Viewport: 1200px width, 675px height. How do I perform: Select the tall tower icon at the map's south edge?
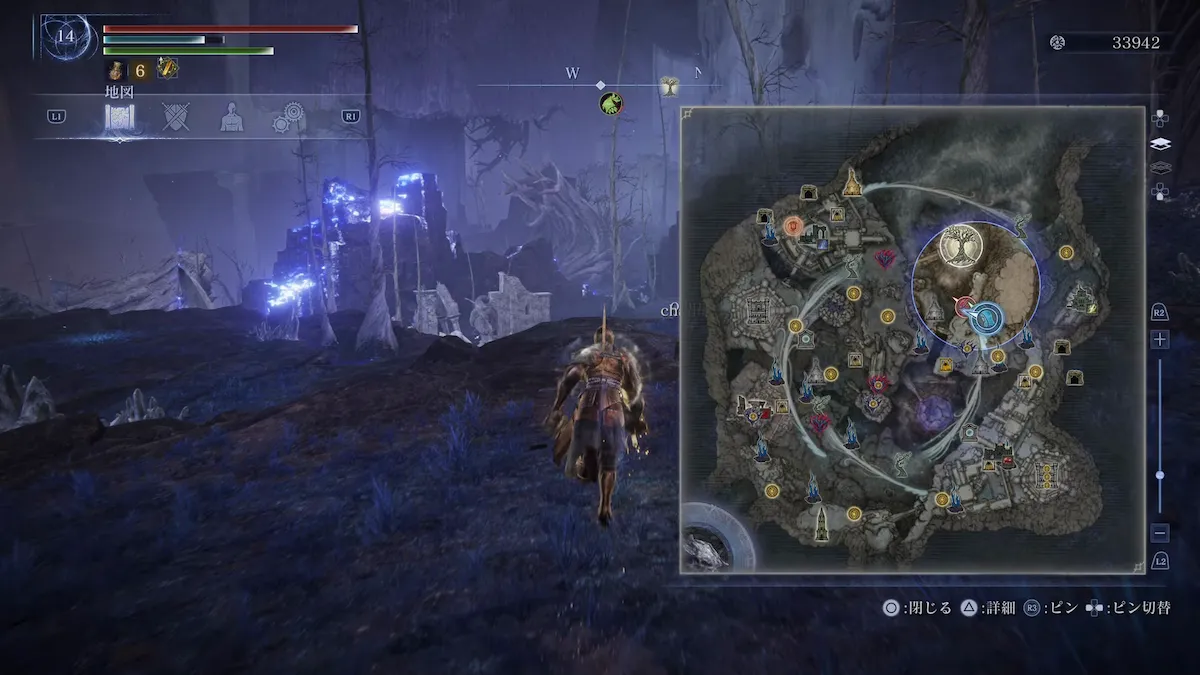(820, 520)
